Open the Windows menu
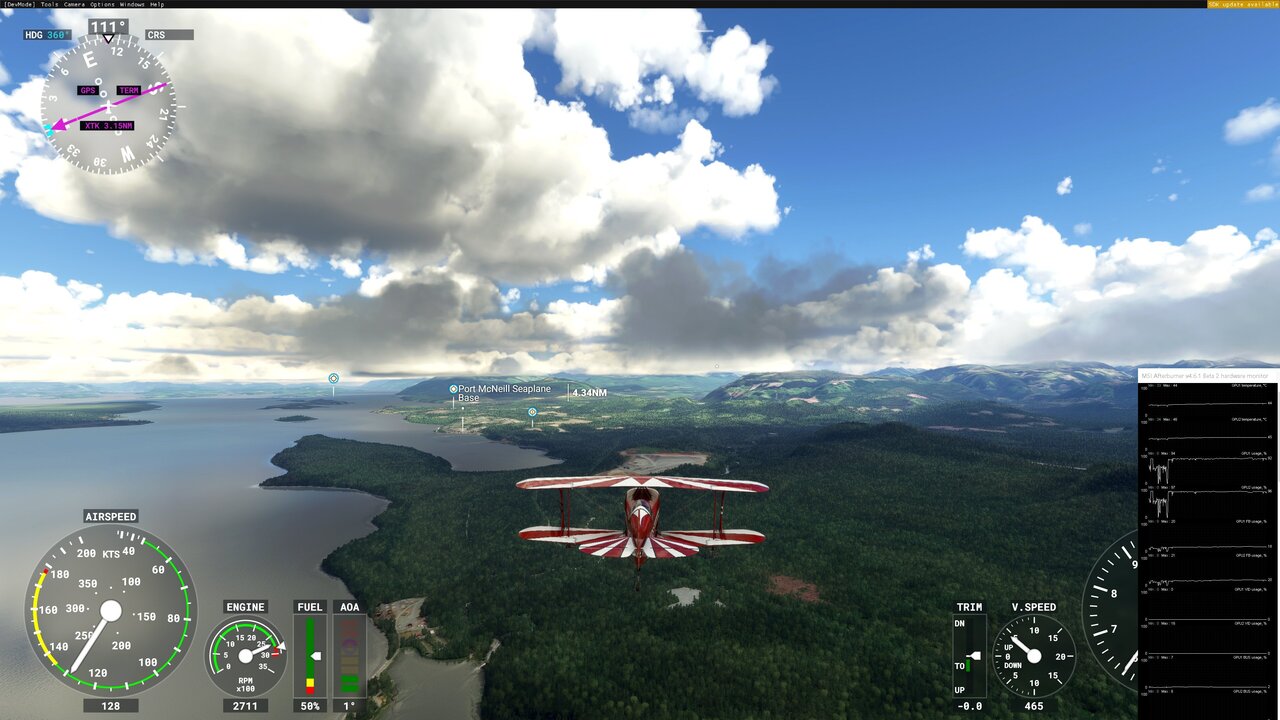1280x720 pixels. click(132, 4)
